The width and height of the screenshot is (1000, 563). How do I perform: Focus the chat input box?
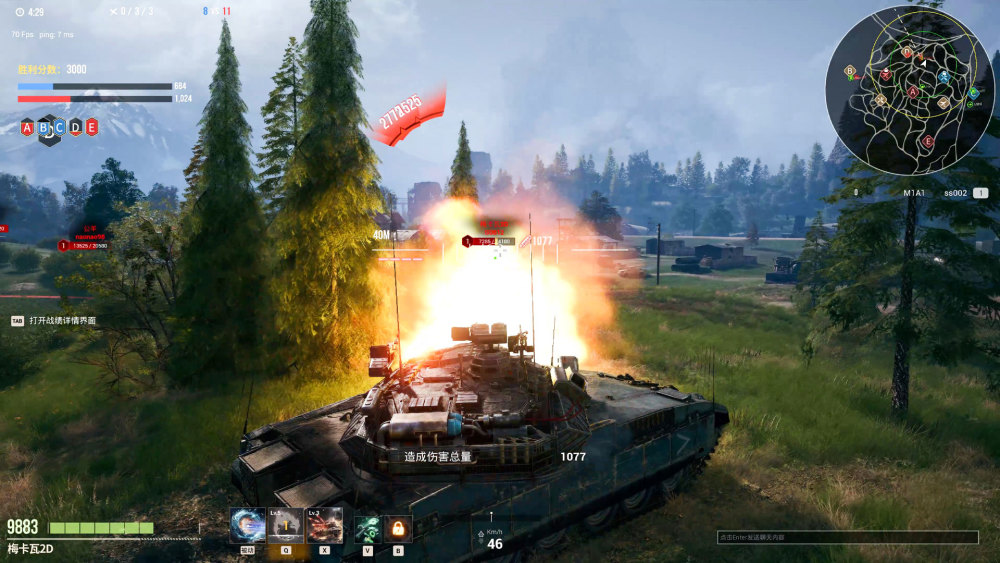click(847, 537)
